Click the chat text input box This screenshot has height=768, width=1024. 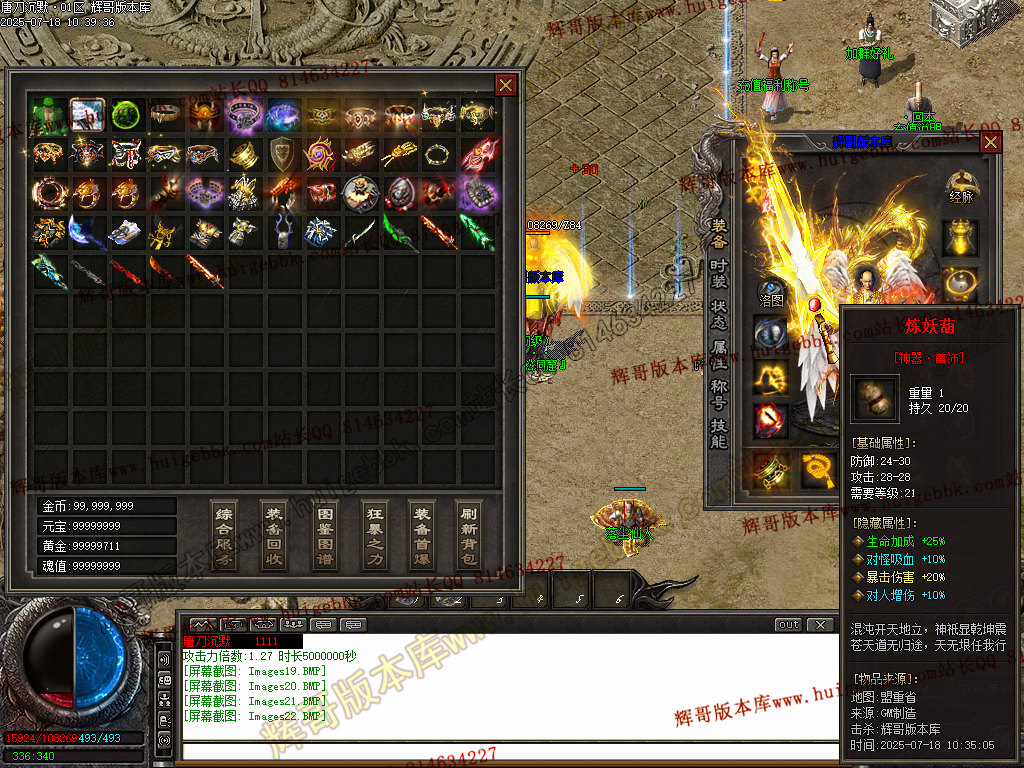510,751
